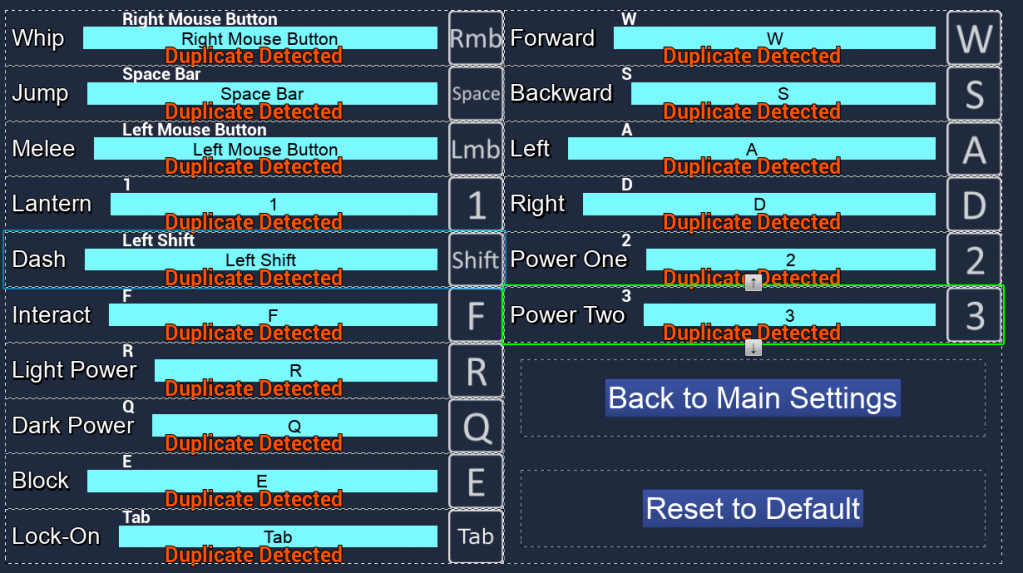Edit the Power Two key field
The image size is (1023, 573).
789,315
